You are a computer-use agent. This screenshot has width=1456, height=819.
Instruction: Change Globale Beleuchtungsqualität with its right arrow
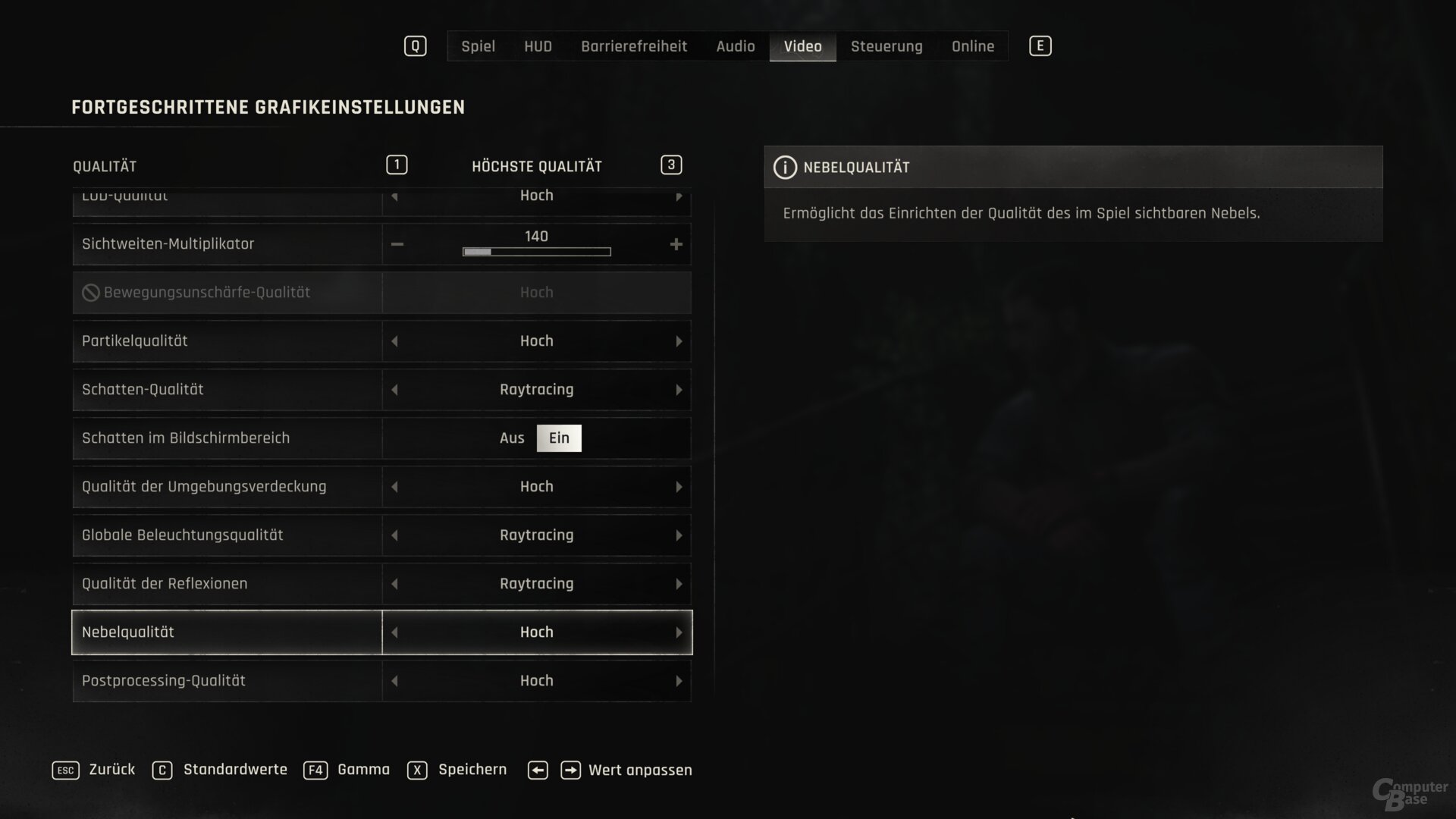[x=679, y=535]
